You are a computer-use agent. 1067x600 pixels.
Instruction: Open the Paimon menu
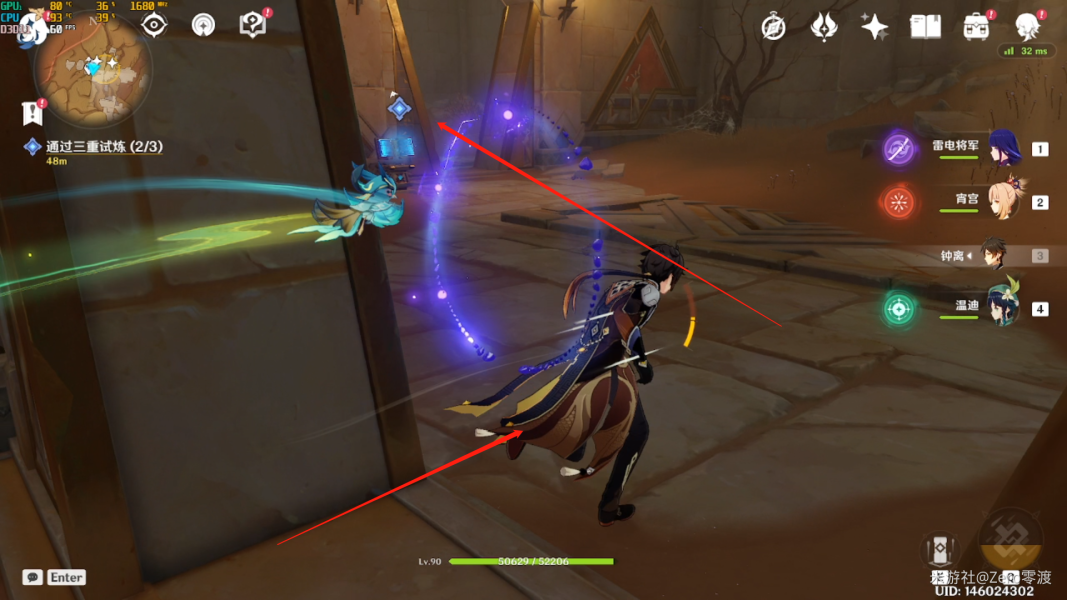pos(32,27)
